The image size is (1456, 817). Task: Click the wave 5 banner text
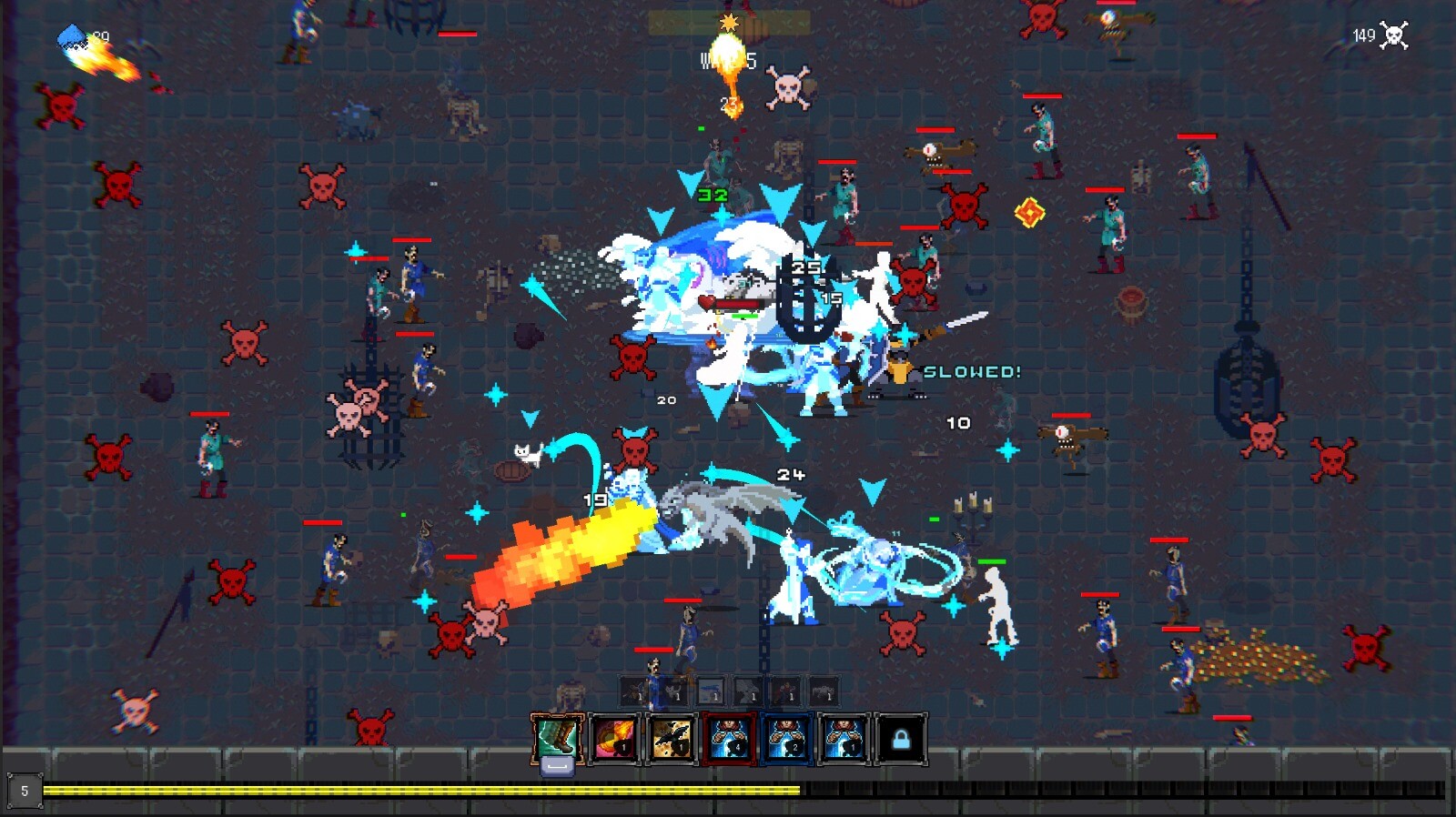(x=728, y=62)
